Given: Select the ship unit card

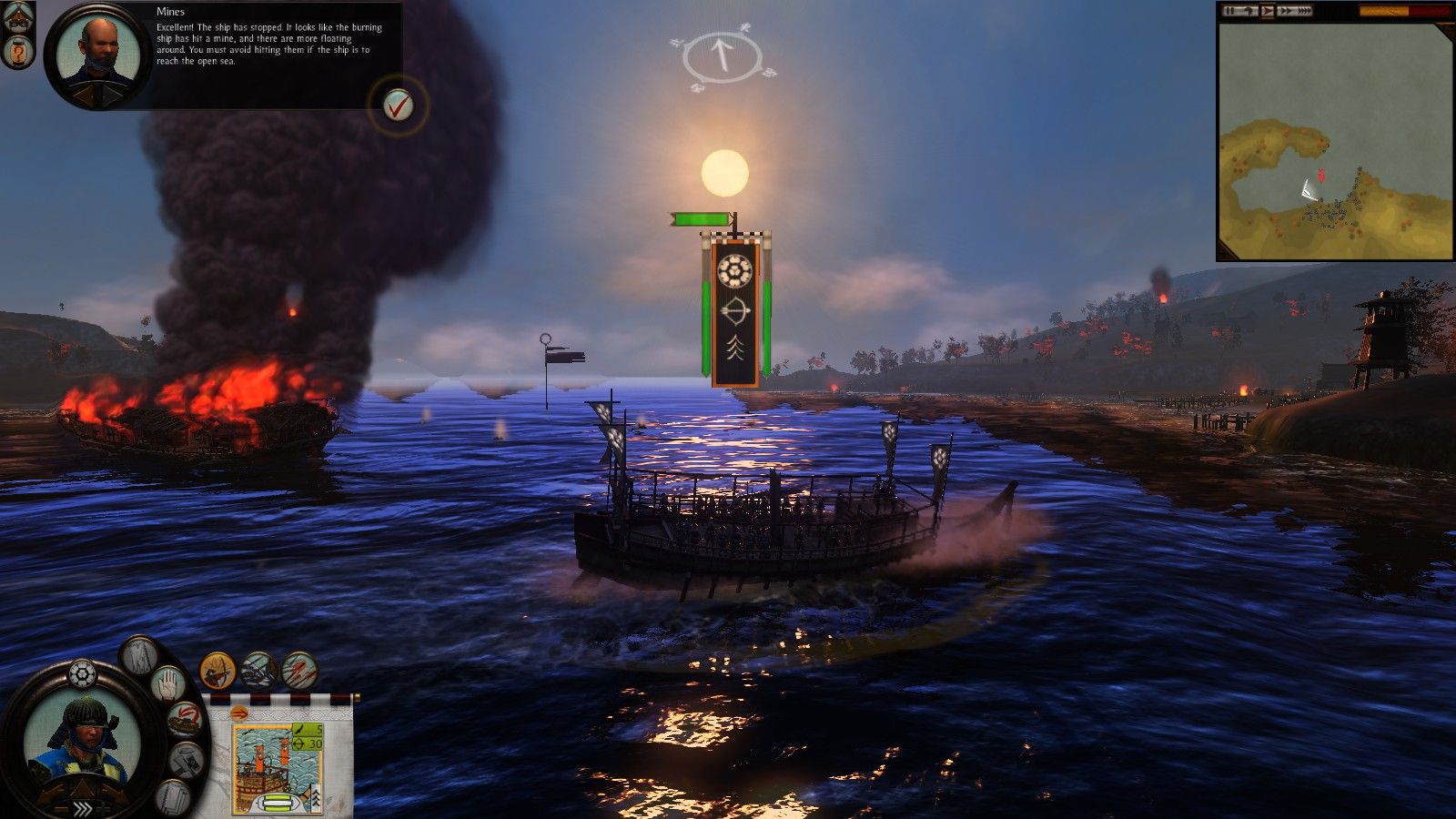Looking at the screenshot, I should (277, 763).
